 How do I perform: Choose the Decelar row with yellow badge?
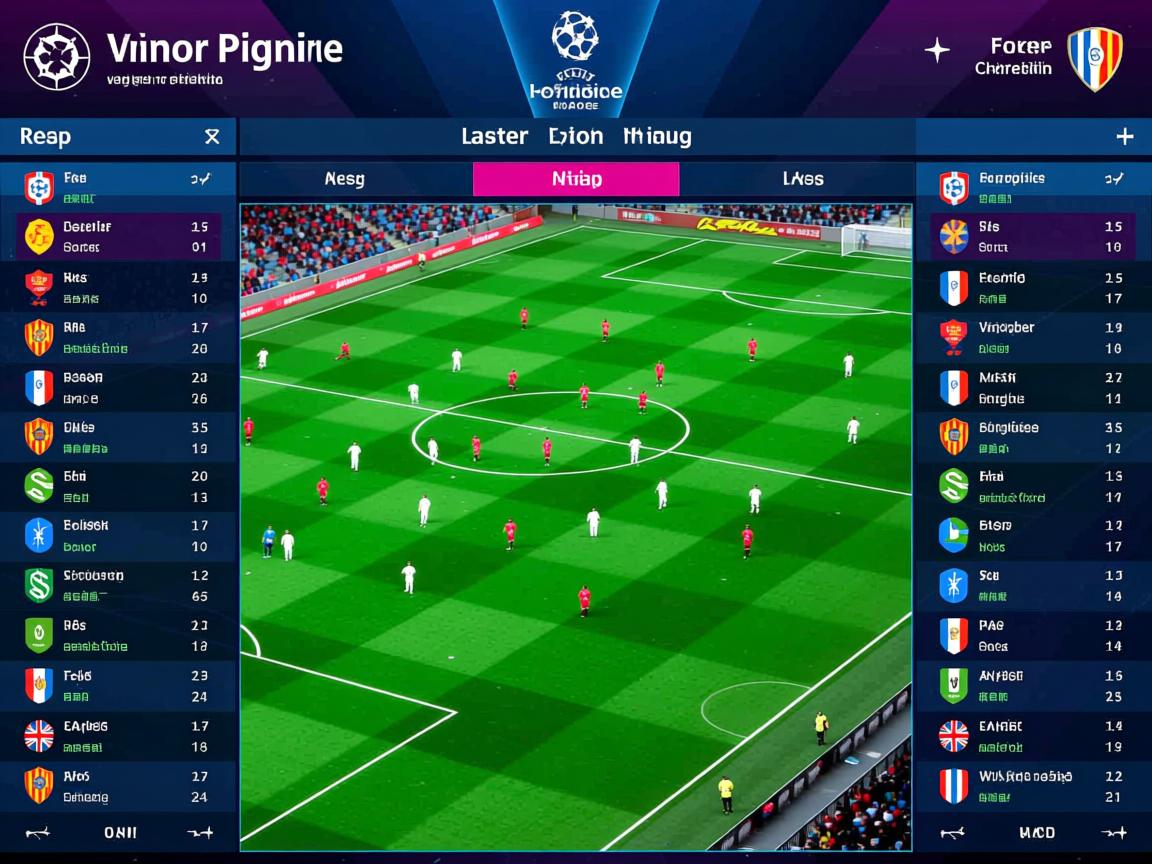tap(118, 237)
